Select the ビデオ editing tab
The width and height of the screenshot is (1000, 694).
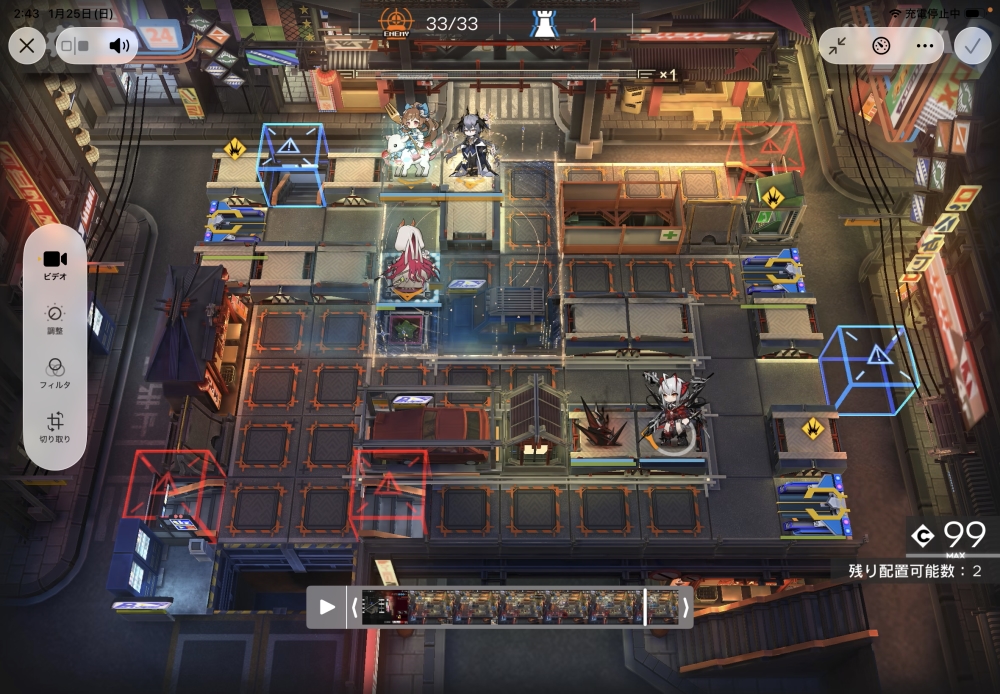(x=55, y=264)
